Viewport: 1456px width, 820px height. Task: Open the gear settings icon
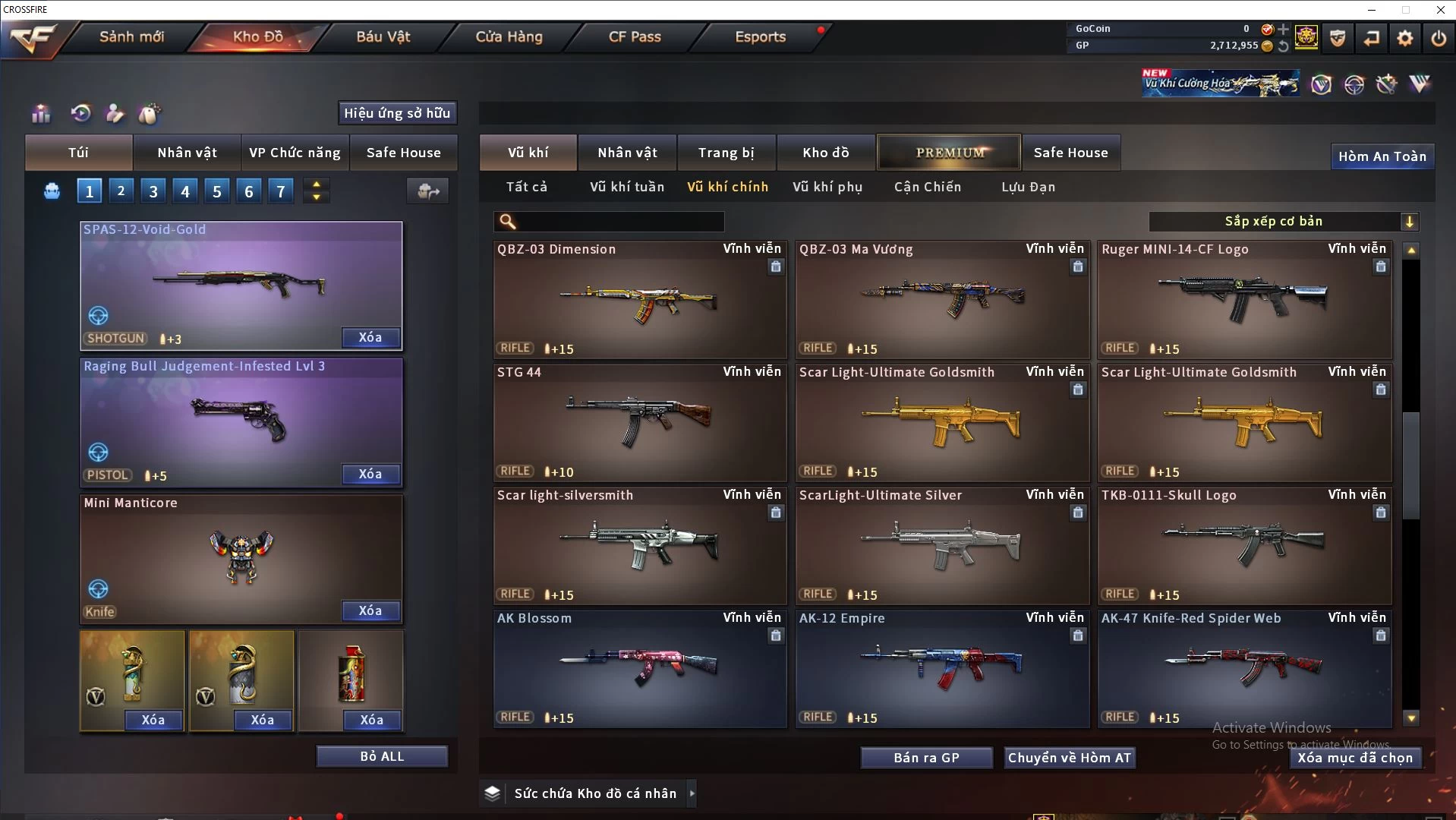(x=1404, y=38)
